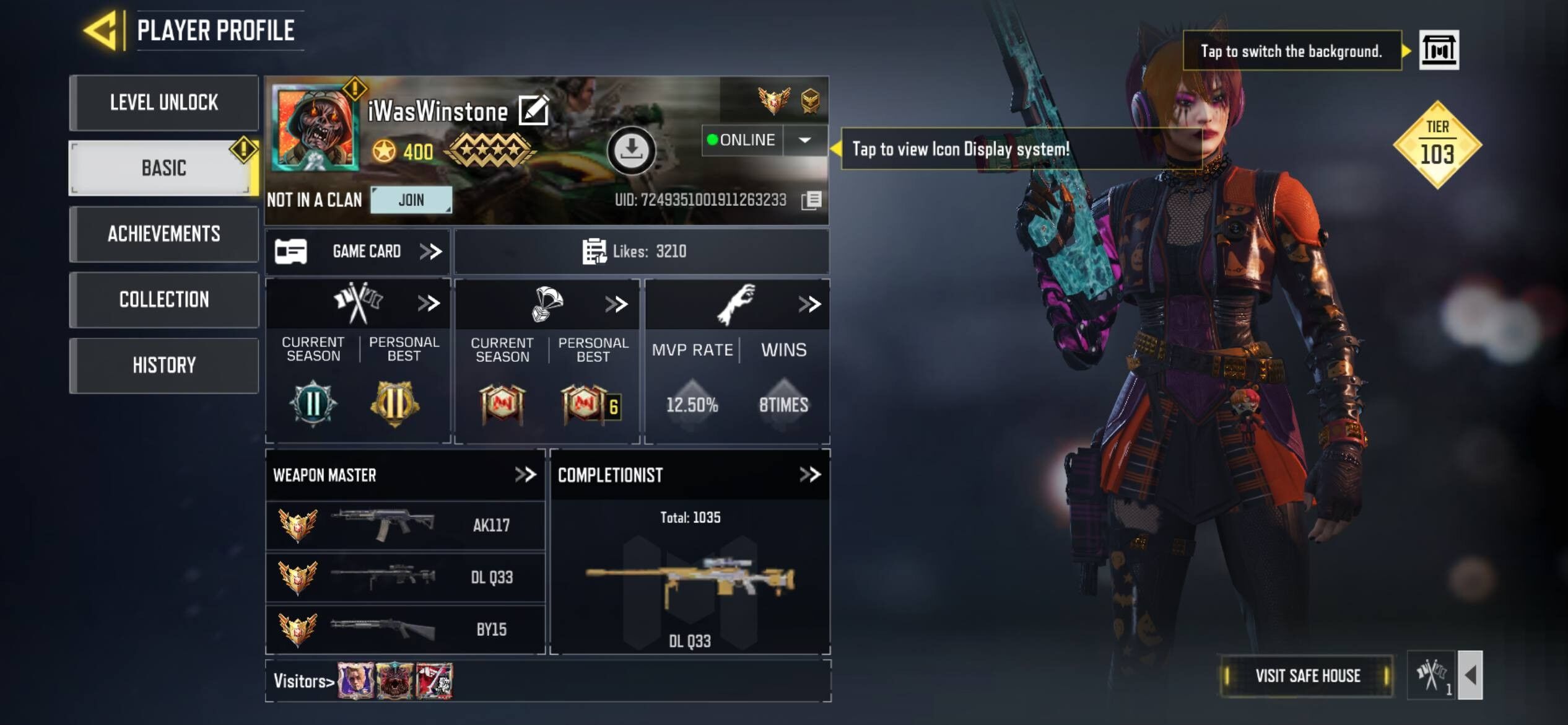Viewport: 1568px width, 725px height.
Task: Expand the Weapon Master section
Action: 525,475
